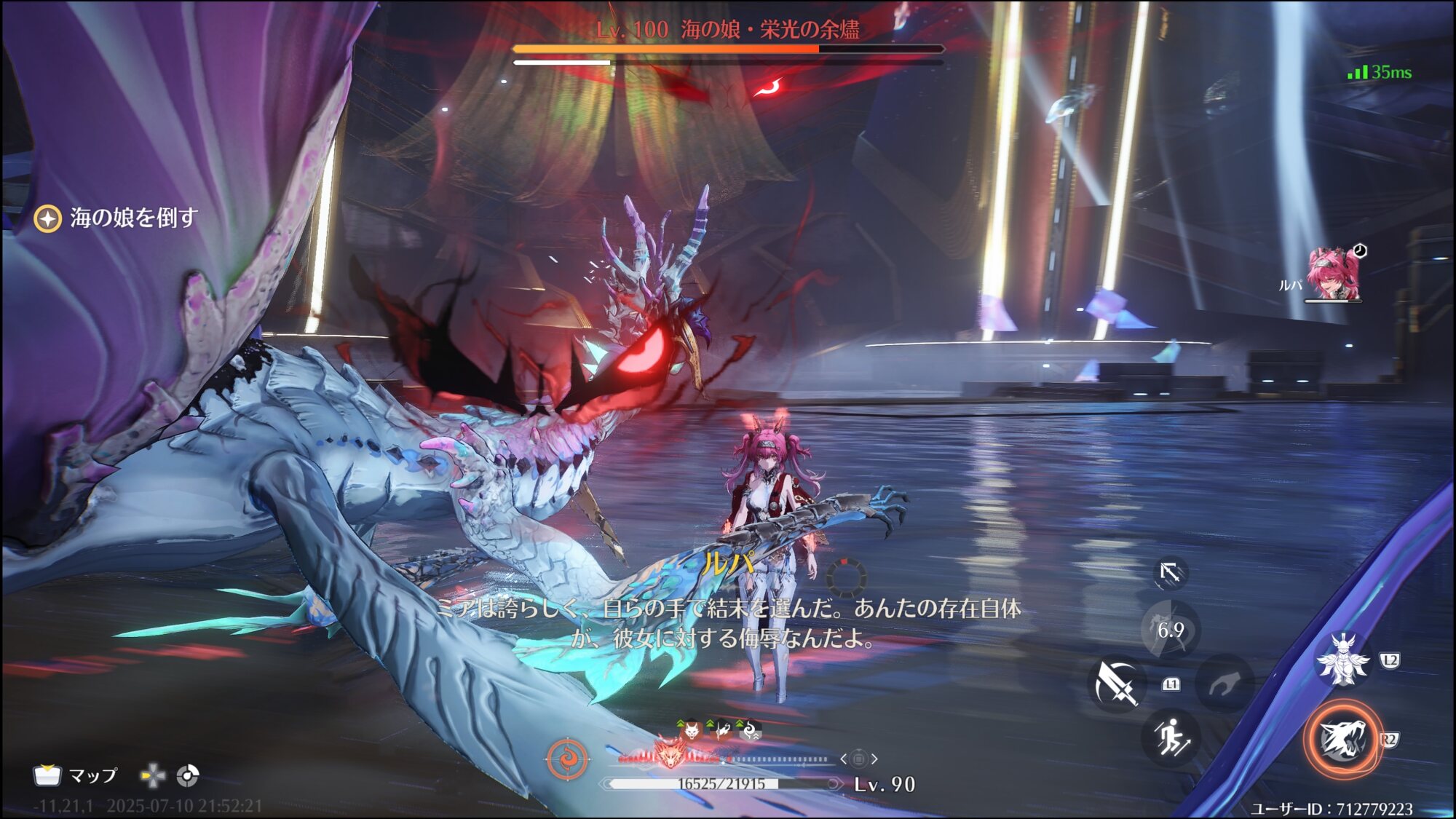Use the winged knight echo skill
Screen dimensions: 1456x819
(x=1343, y=660)
